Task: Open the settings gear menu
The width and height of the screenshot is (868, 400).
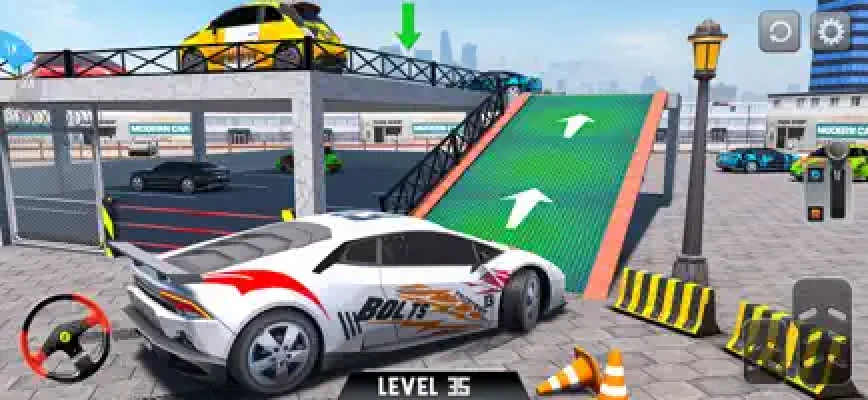Action: (830, 32)
